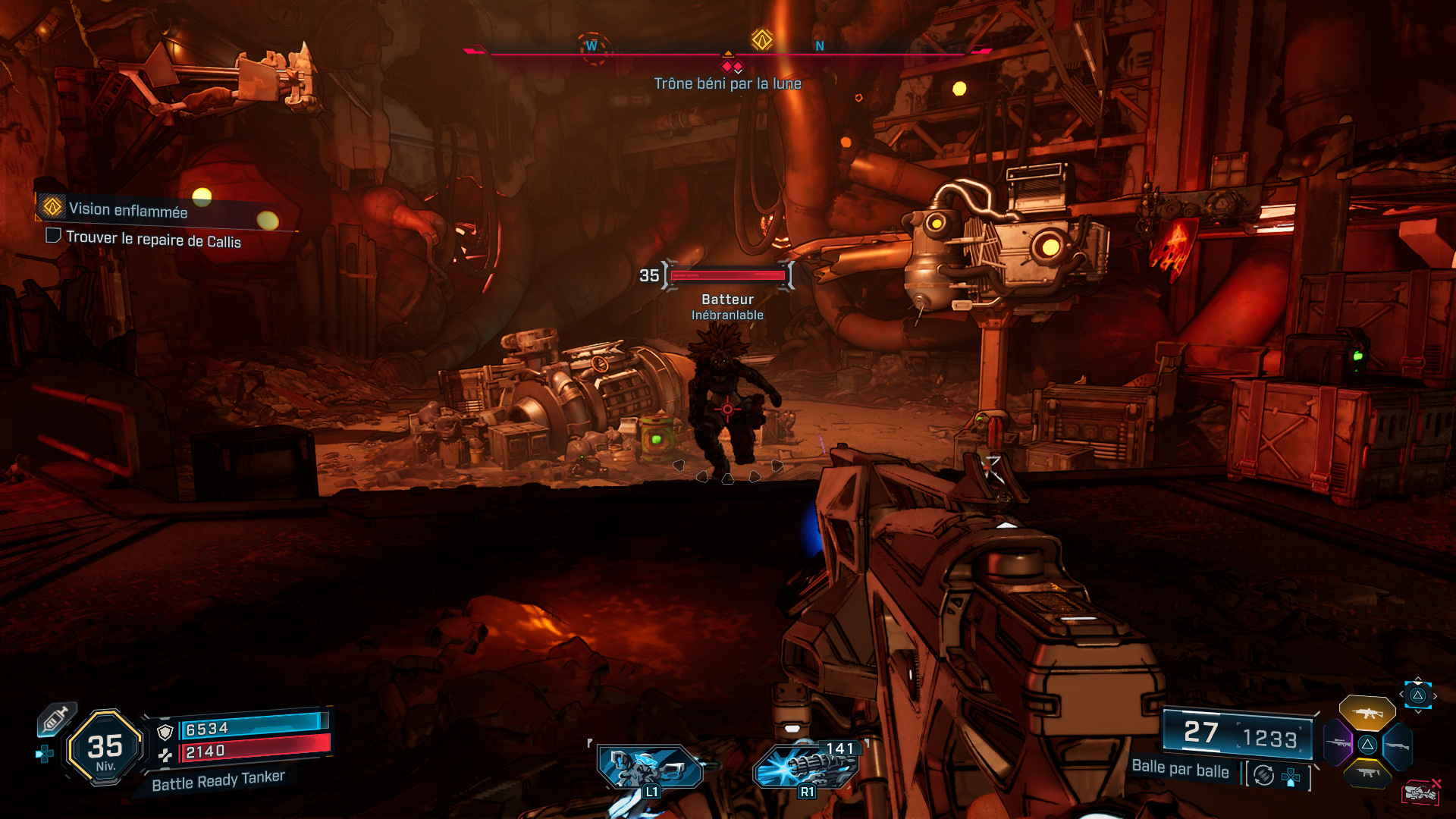Toggle the ammo swap fire mode icon
The image size is (1456, 819).
[x=1263, y=775]
